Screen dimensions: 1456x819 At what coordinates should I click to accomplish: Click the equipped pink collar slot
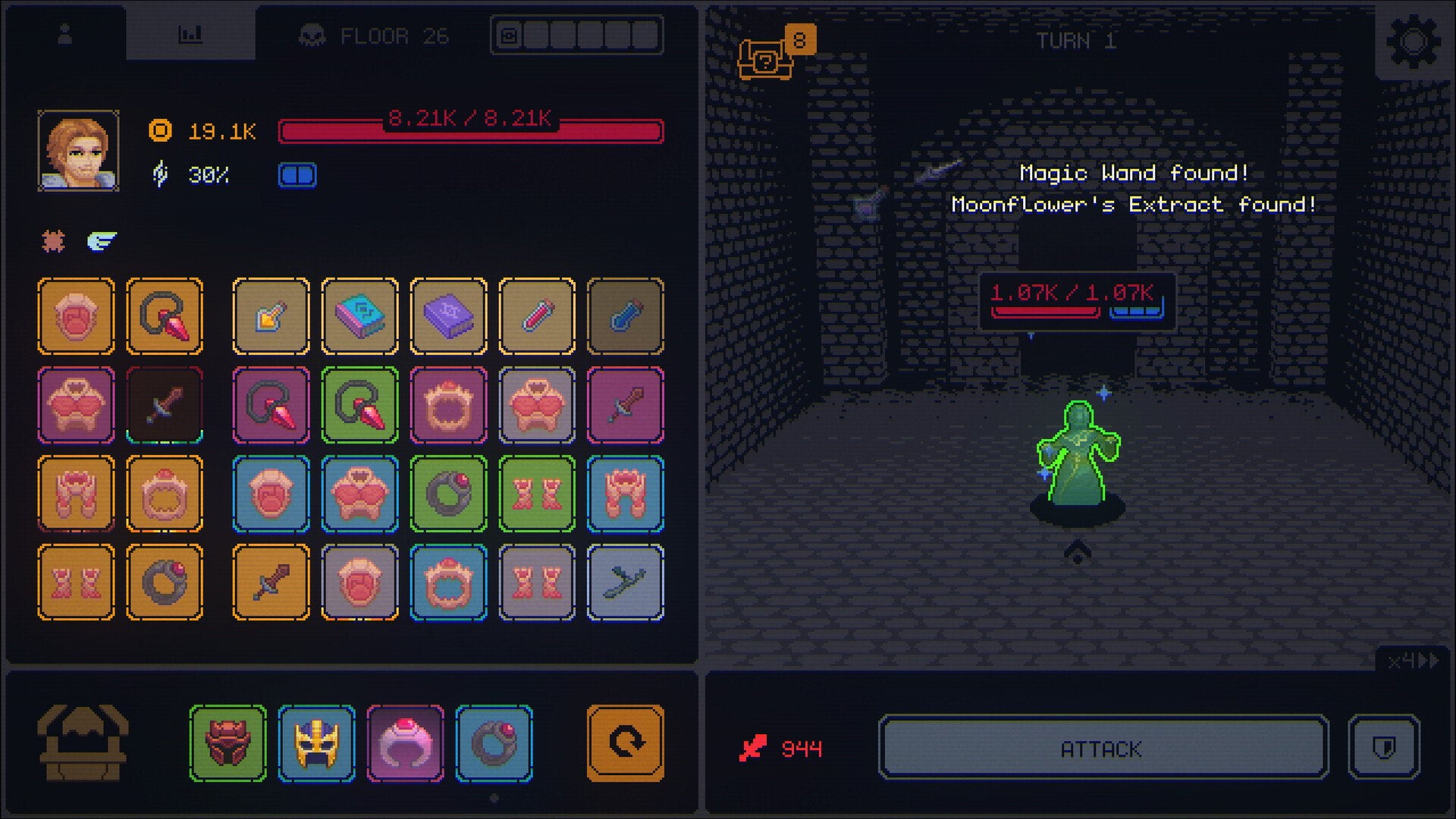pos(406,744)
